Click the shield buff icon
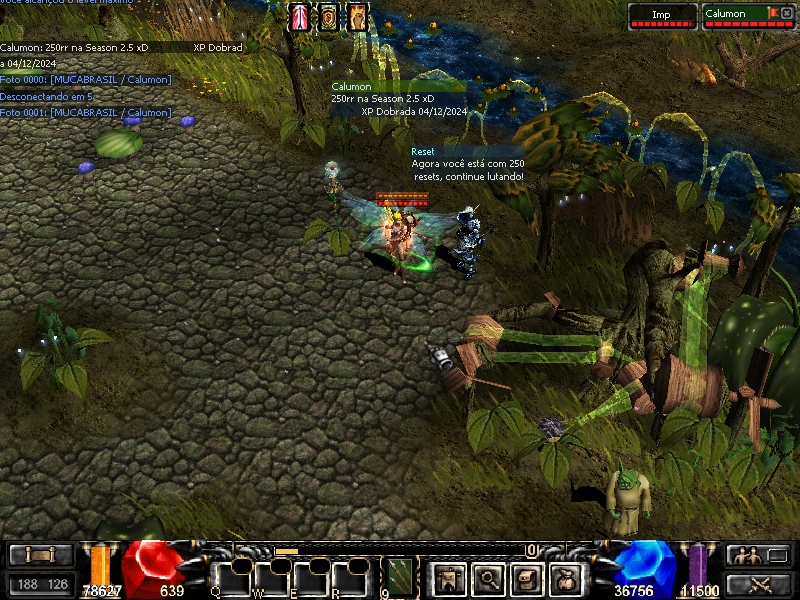This screenshot has width=800, height=600. coord(328,17)
